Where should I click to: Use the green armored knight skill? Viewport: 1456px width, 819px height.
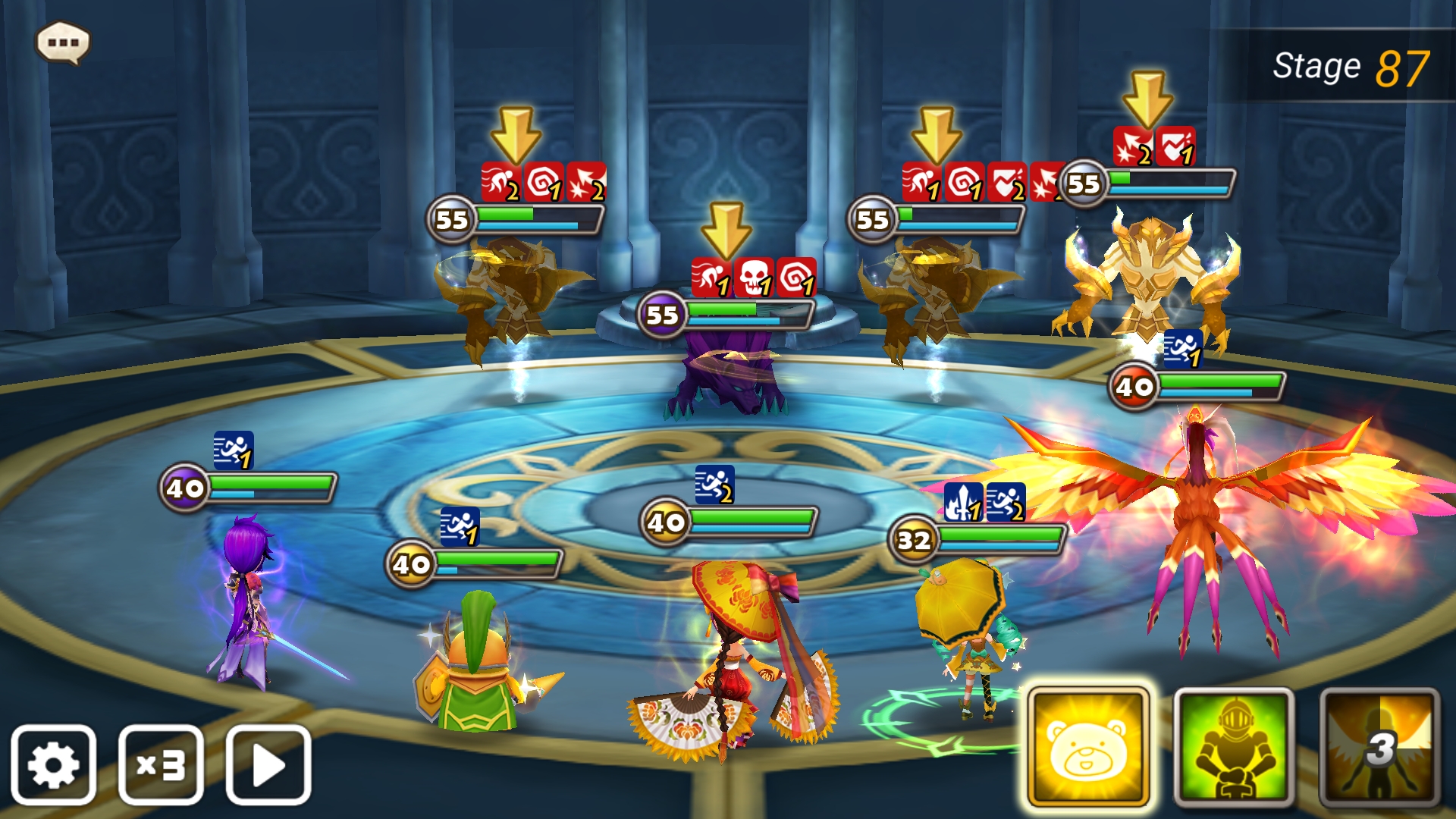point(1234,747)
